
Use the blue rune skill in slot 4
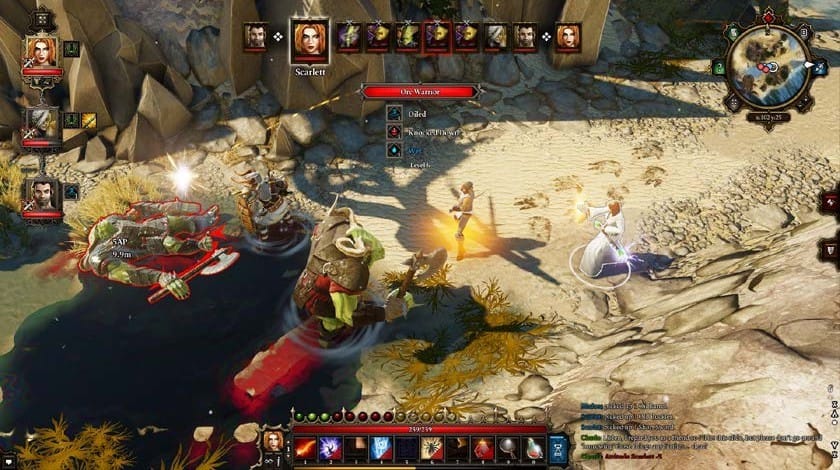(380, 445)
